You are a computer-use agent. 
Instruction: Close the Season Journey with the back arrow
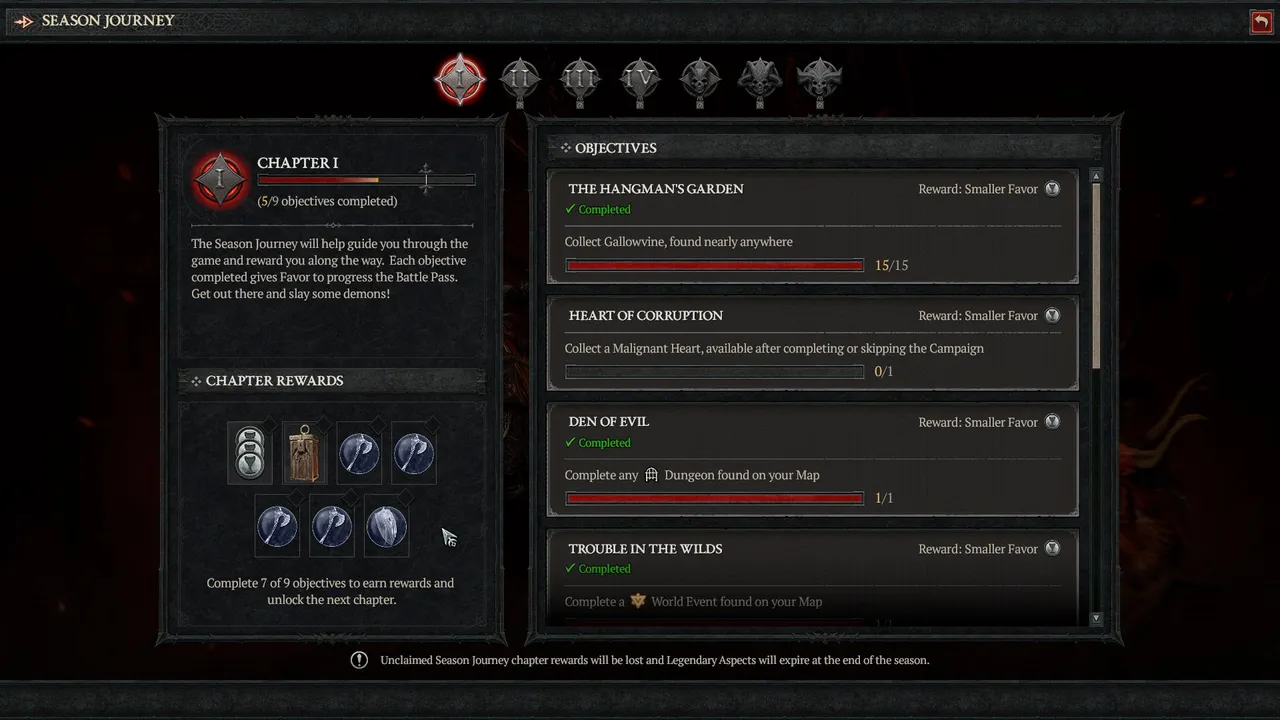[x=1261, y=21]
